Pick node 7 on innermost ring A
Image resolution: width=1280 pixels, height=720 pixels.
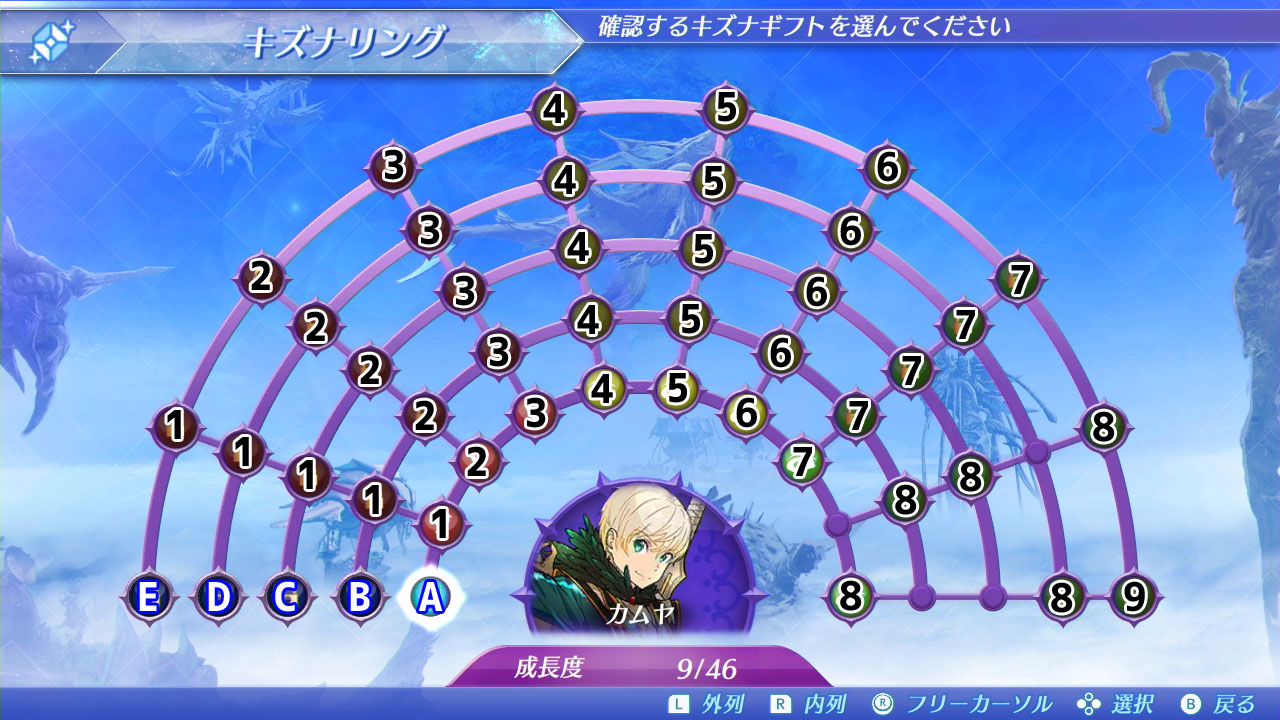tap(800, 461)
